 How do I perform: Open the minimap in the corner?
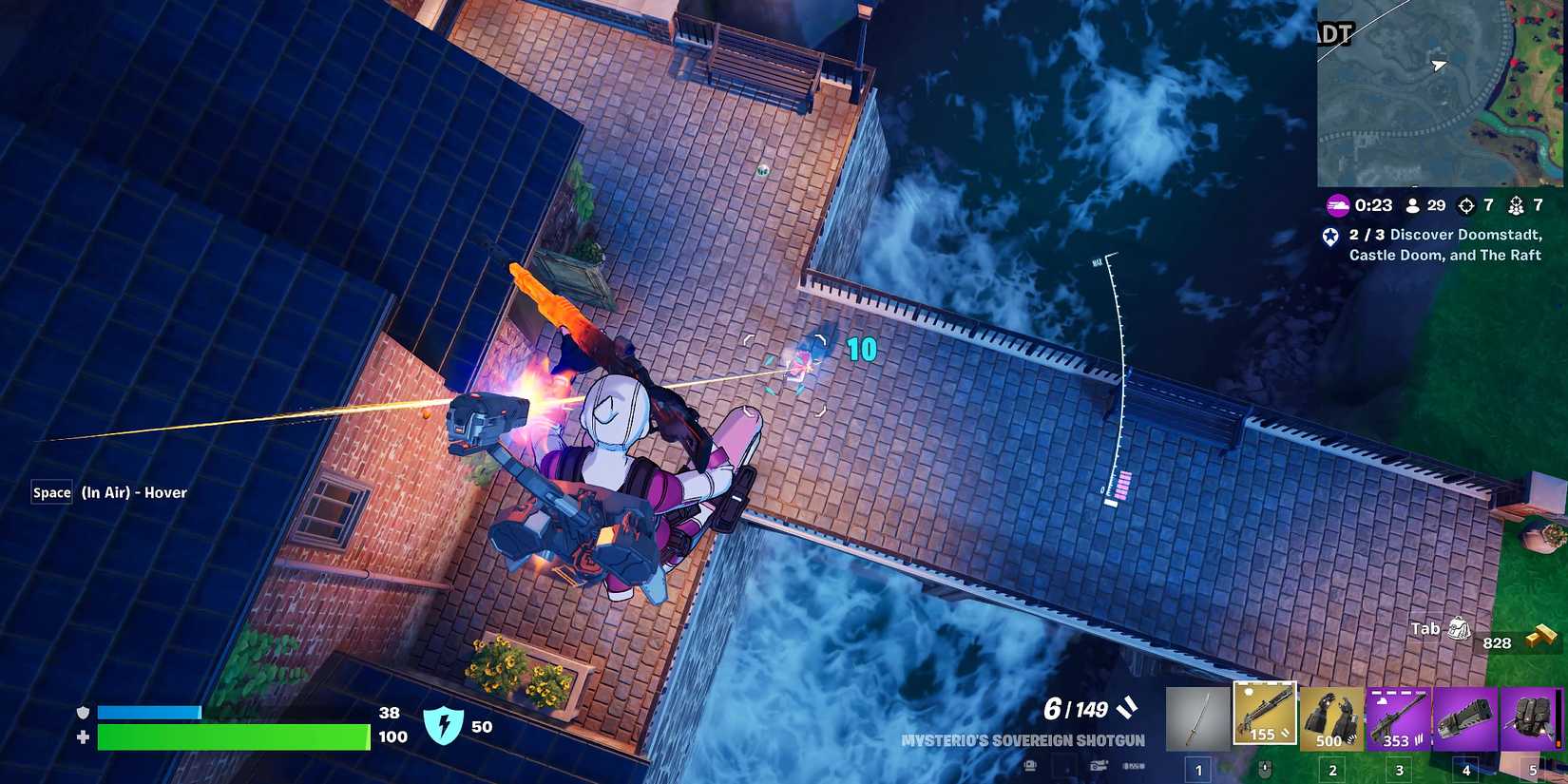(1441, 92)
